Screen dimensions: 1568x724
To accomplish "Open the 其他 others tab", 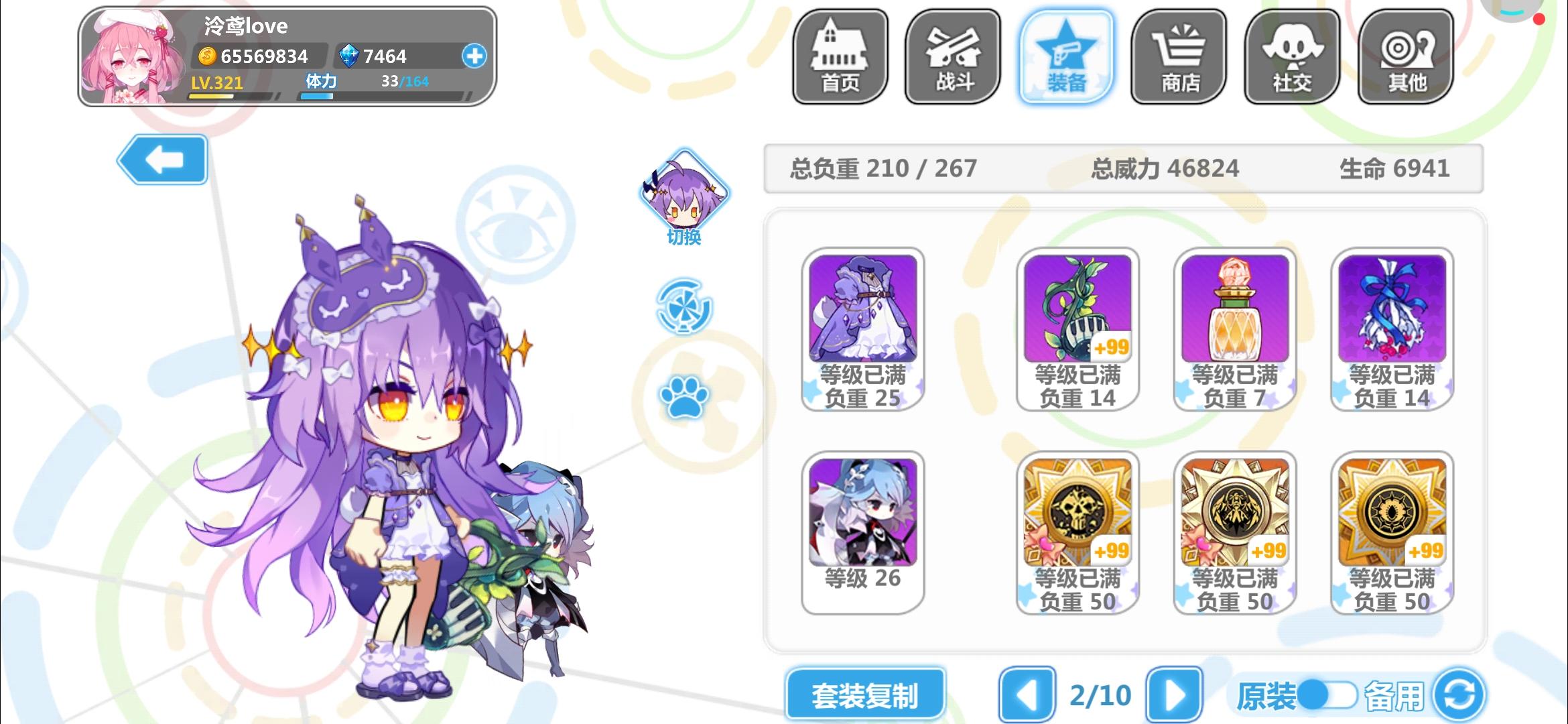I will tap(1404, 57).
